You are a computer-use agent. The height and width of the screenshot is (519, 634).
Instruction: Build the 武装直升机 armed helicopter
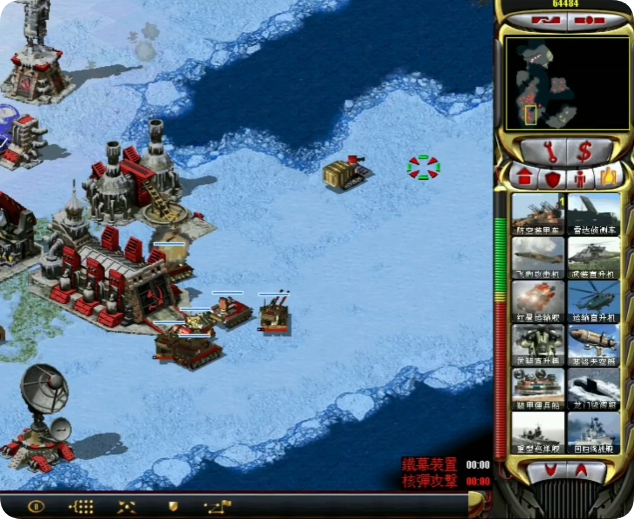594,258
